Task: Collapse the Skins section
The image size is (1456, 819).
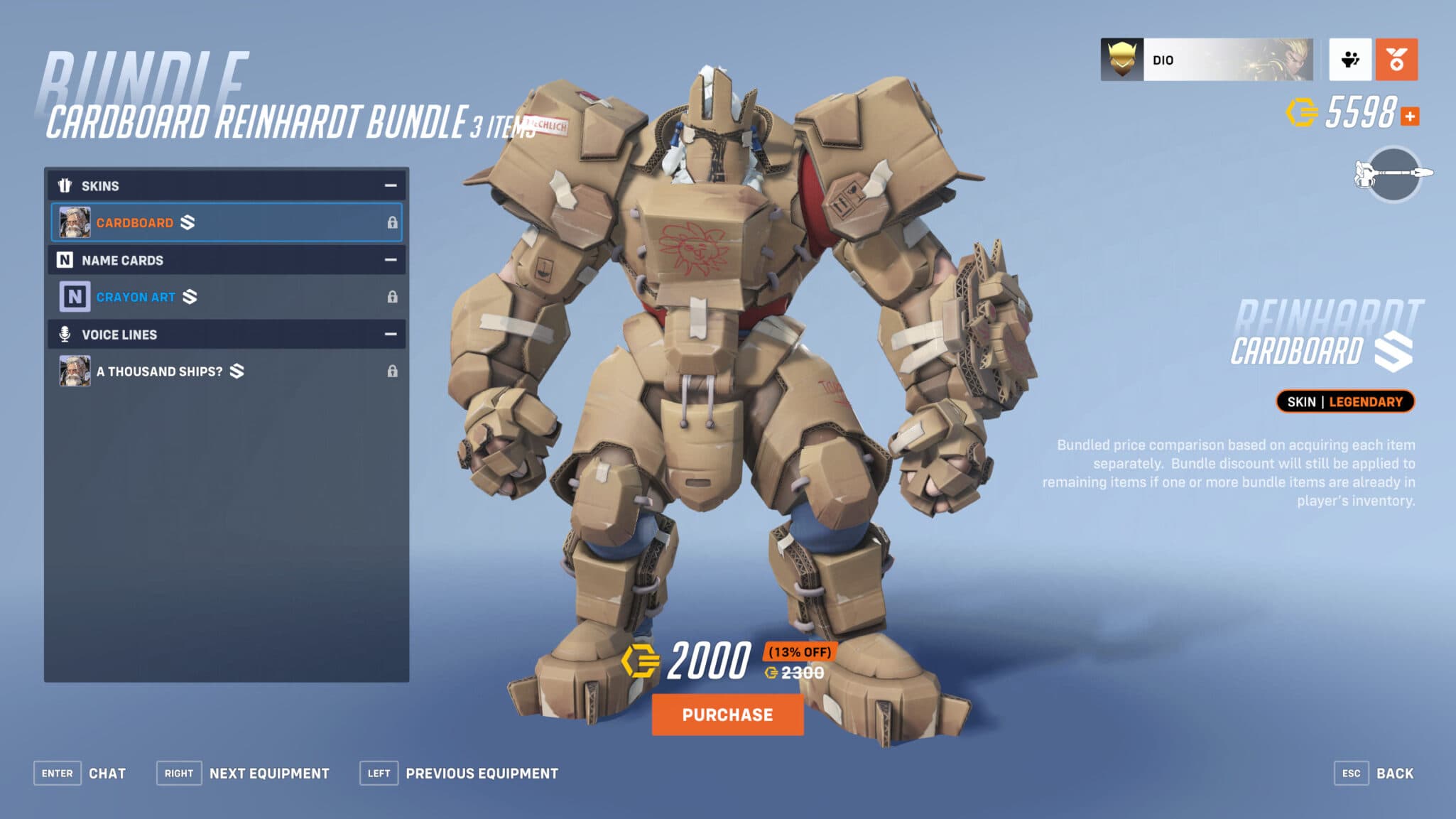Action: point(390,185)
